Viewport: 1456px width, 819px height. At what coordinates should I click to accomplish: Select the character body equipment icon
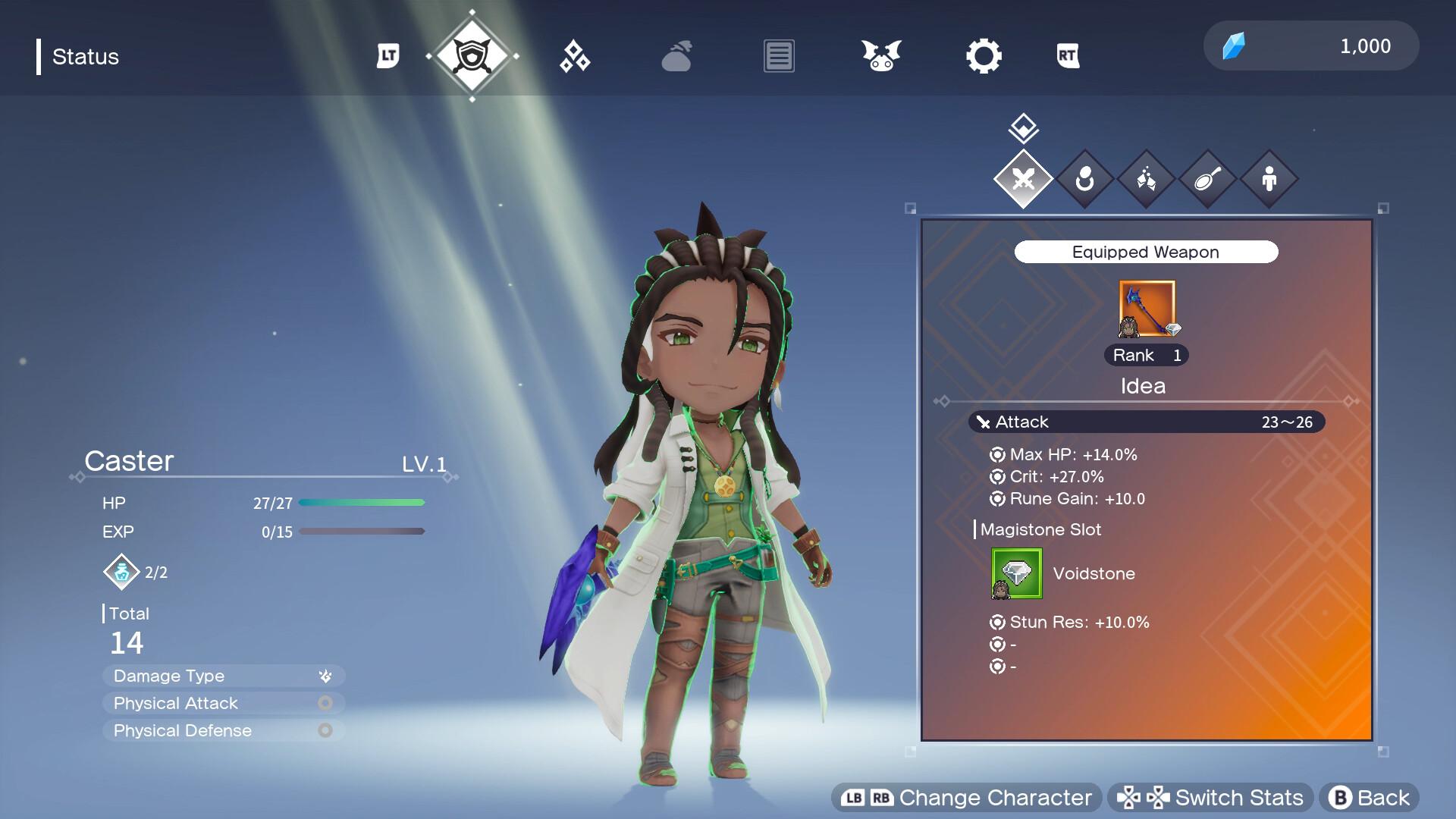[x=1269, y=180]
